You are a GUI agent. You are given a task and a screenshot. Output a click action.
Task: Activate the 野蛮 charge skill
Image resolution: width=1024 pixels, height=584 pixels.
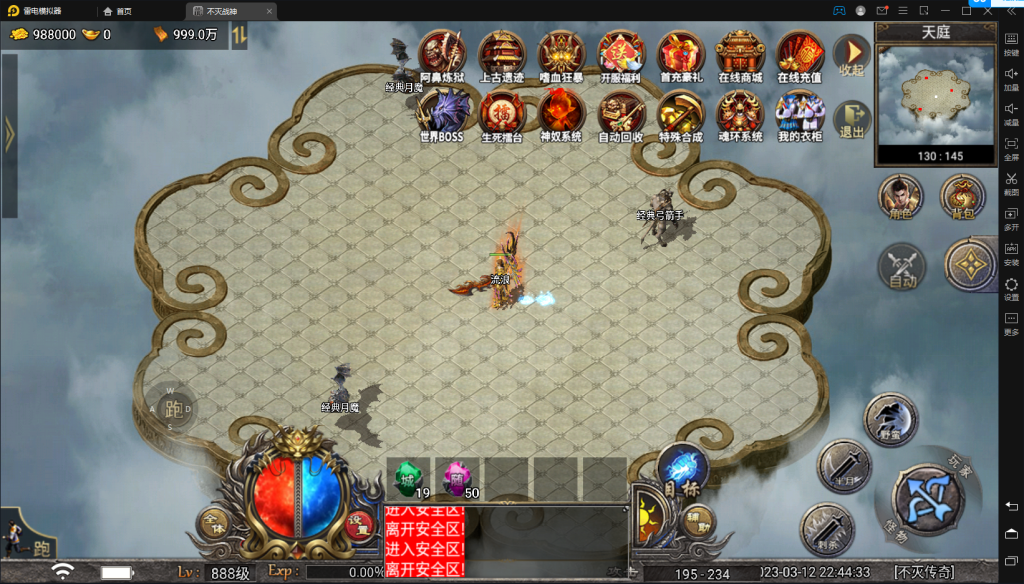tap(890, 418)
